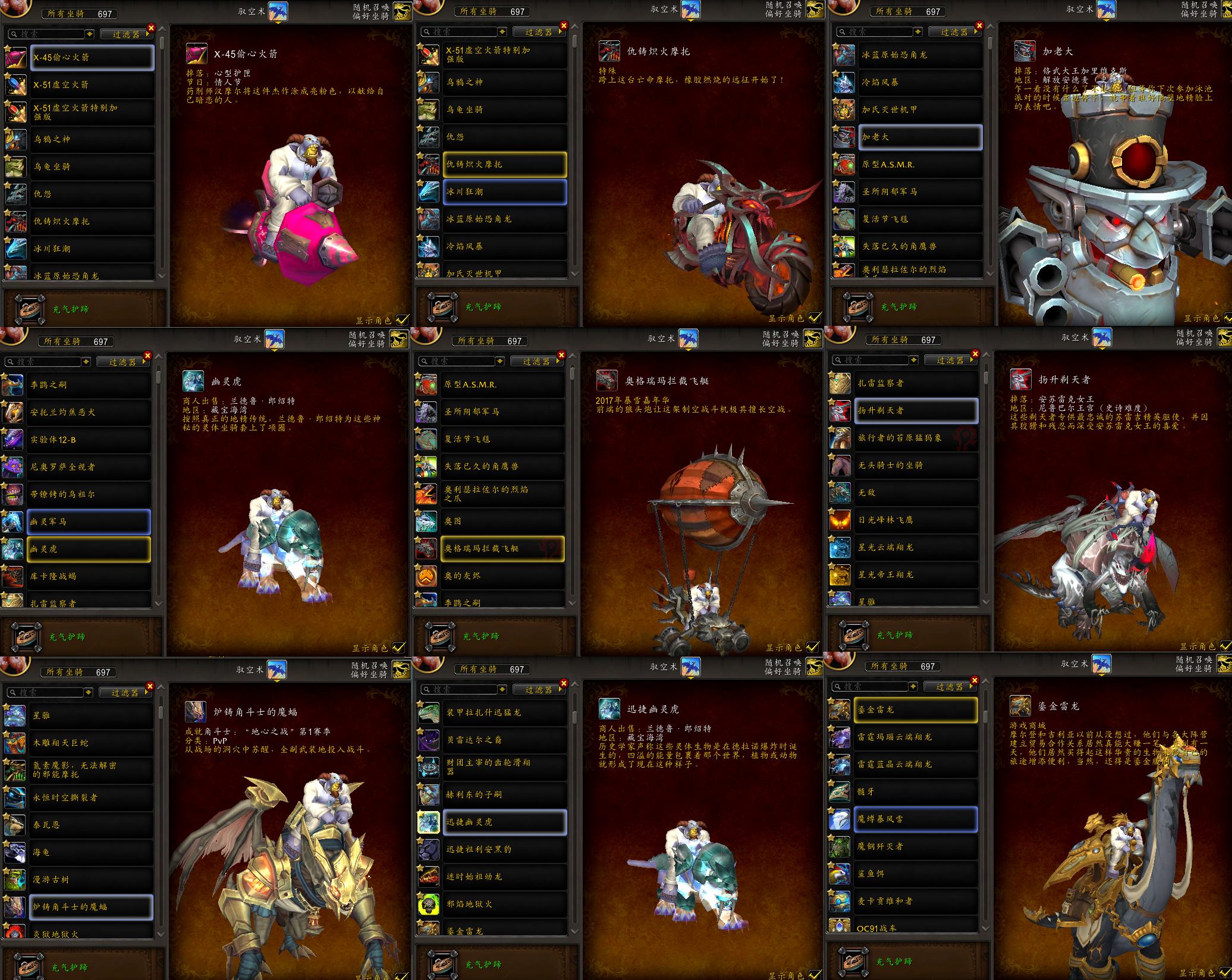The width and height of the screenshot is (1232, 980).
Task: Pick 奥的灰烬 from the mount list
Action: click(x=502, y=576)
